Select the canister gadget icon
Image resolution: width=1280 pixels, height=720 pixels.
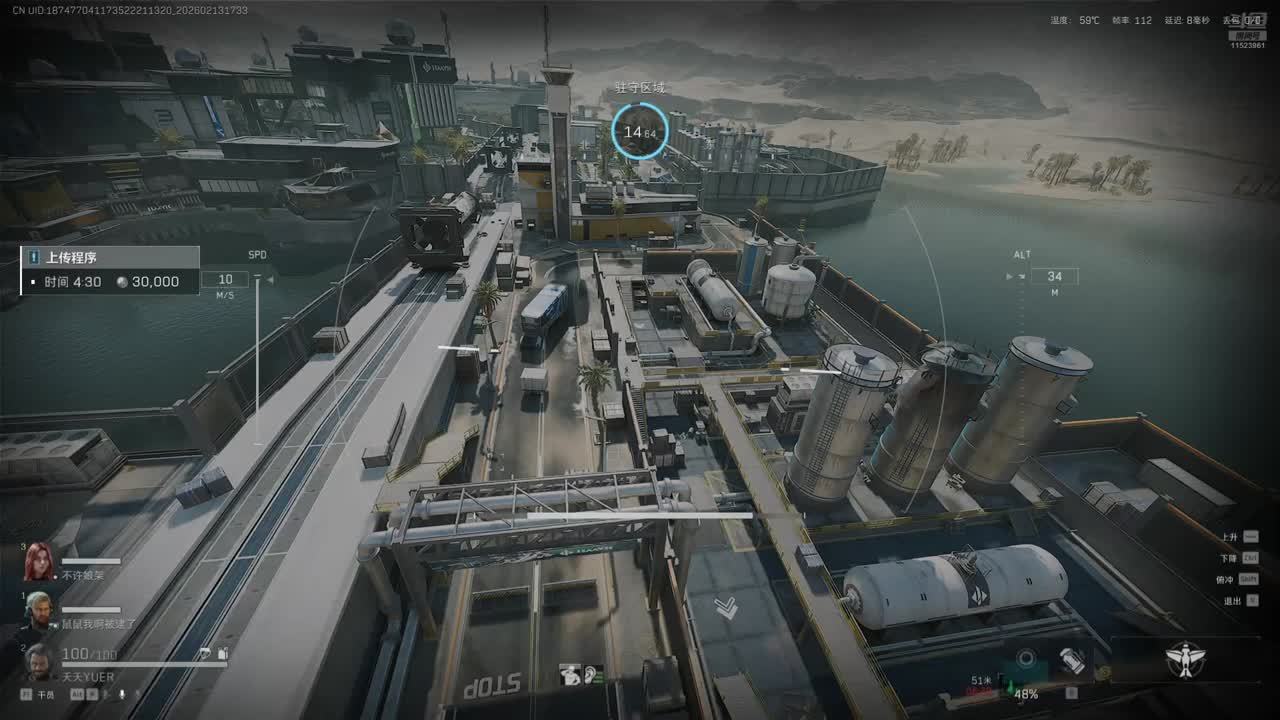click(x=1071, y=661)
